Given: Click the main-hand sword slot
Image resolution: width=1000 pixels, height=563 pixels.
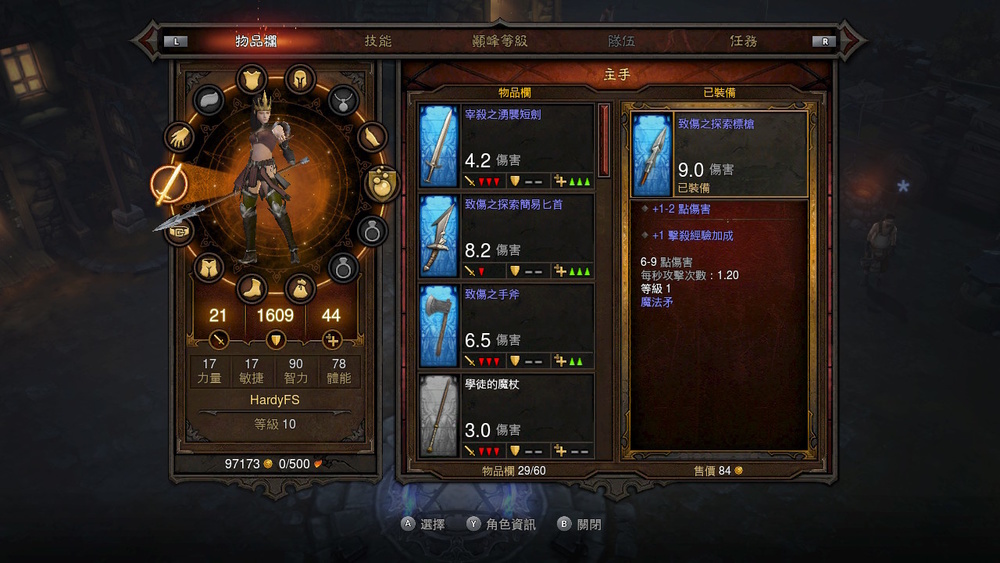Looking at the screenshot, I should point(166,184).
